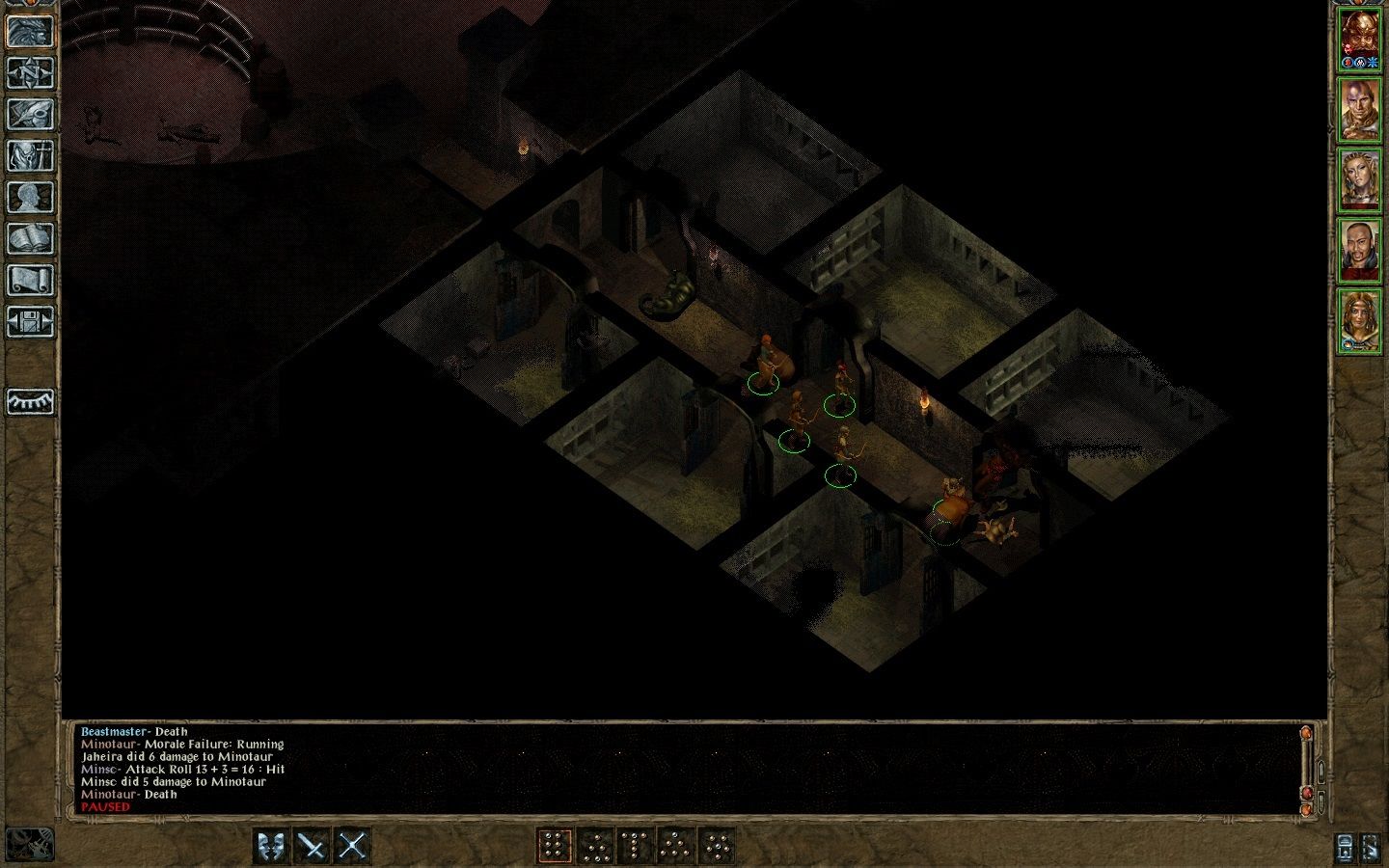Select the highlighted nine-dot formation

[x=556, y=844]
